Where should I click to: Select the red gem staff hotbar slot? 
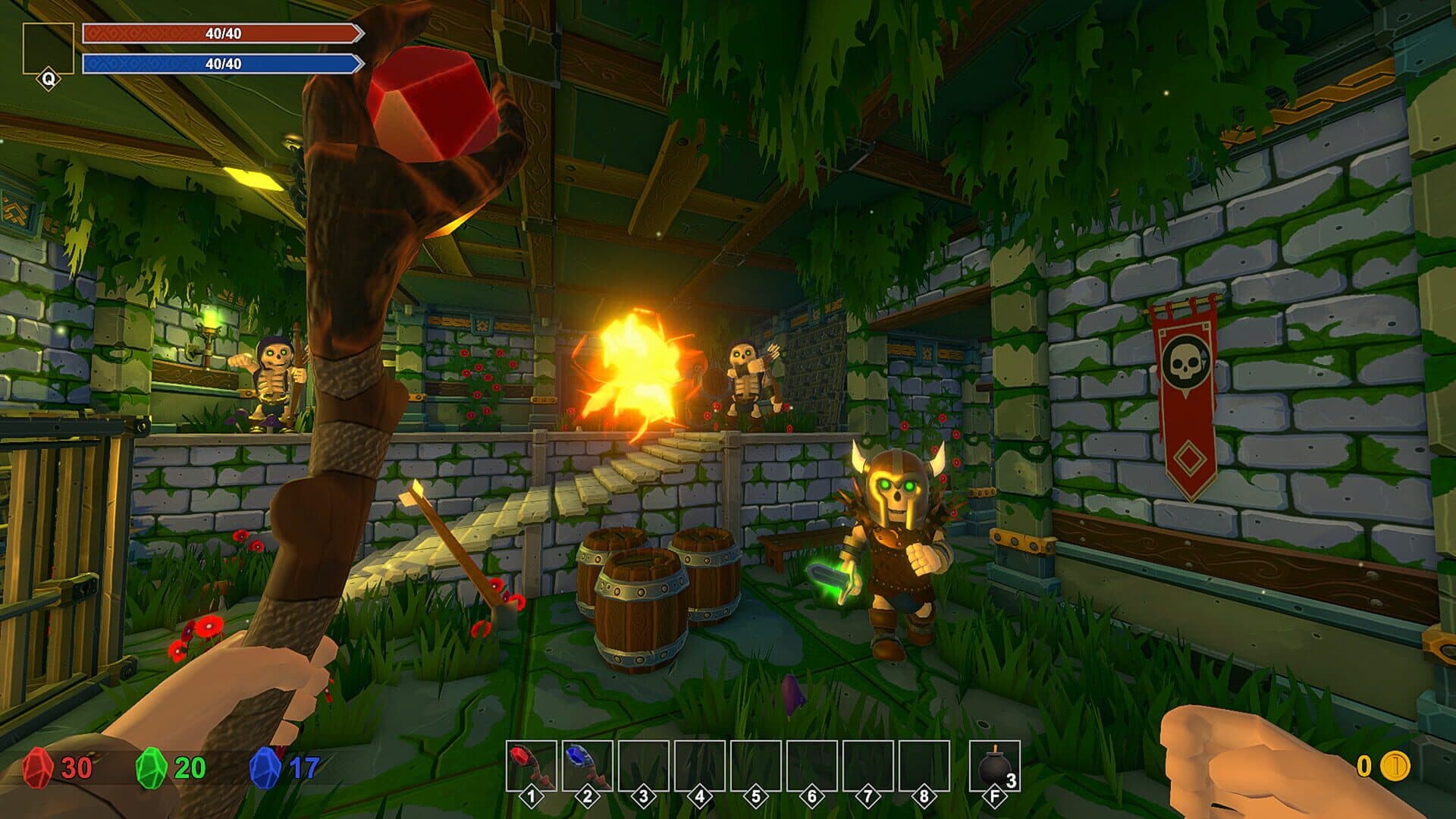531,767
